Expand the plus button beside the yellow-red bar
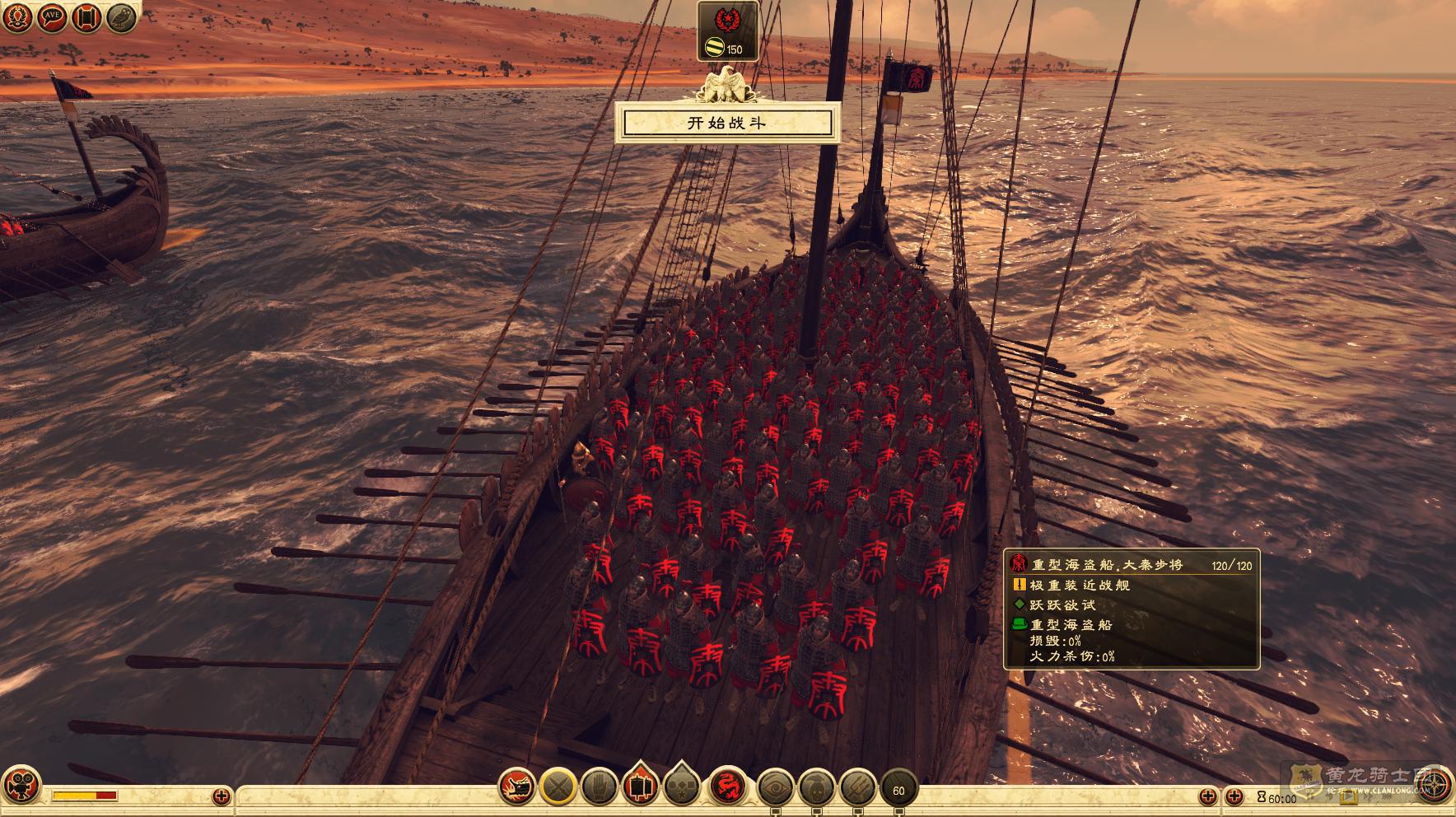Image resolution: width=1456 pixels, height=817 pixels. point(221,796)
